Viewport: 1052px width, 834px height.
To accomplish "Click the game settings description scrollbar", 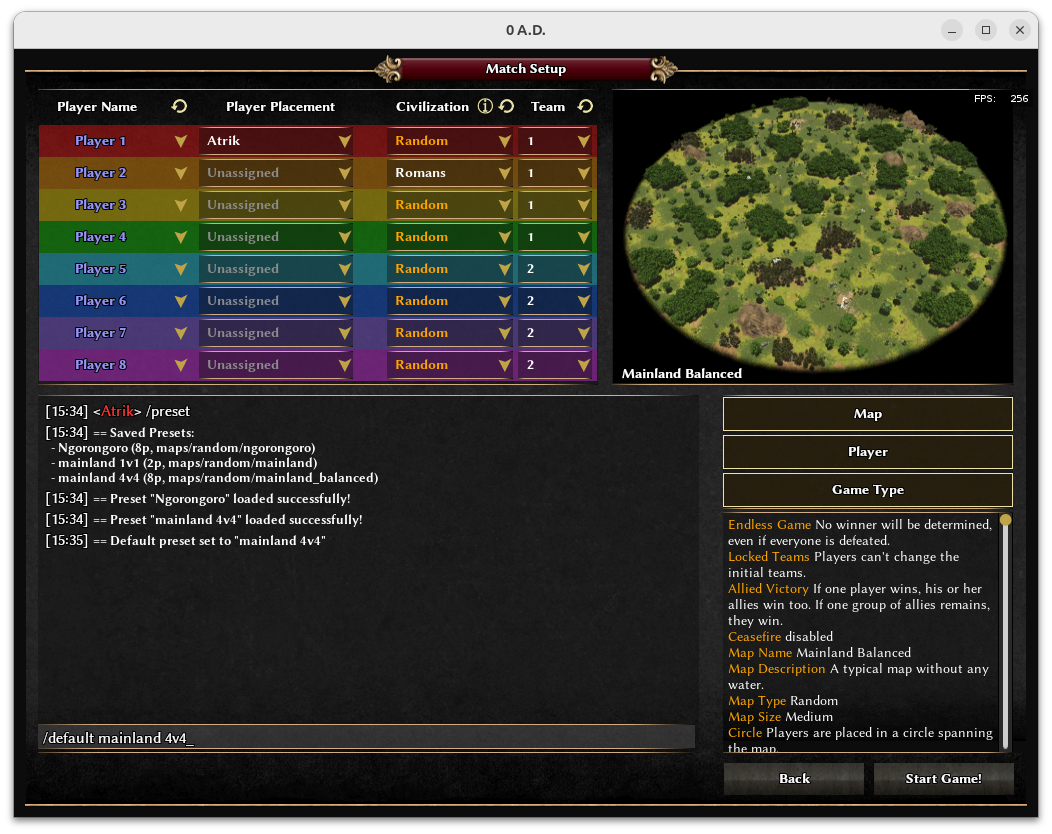I will 1005,630.
